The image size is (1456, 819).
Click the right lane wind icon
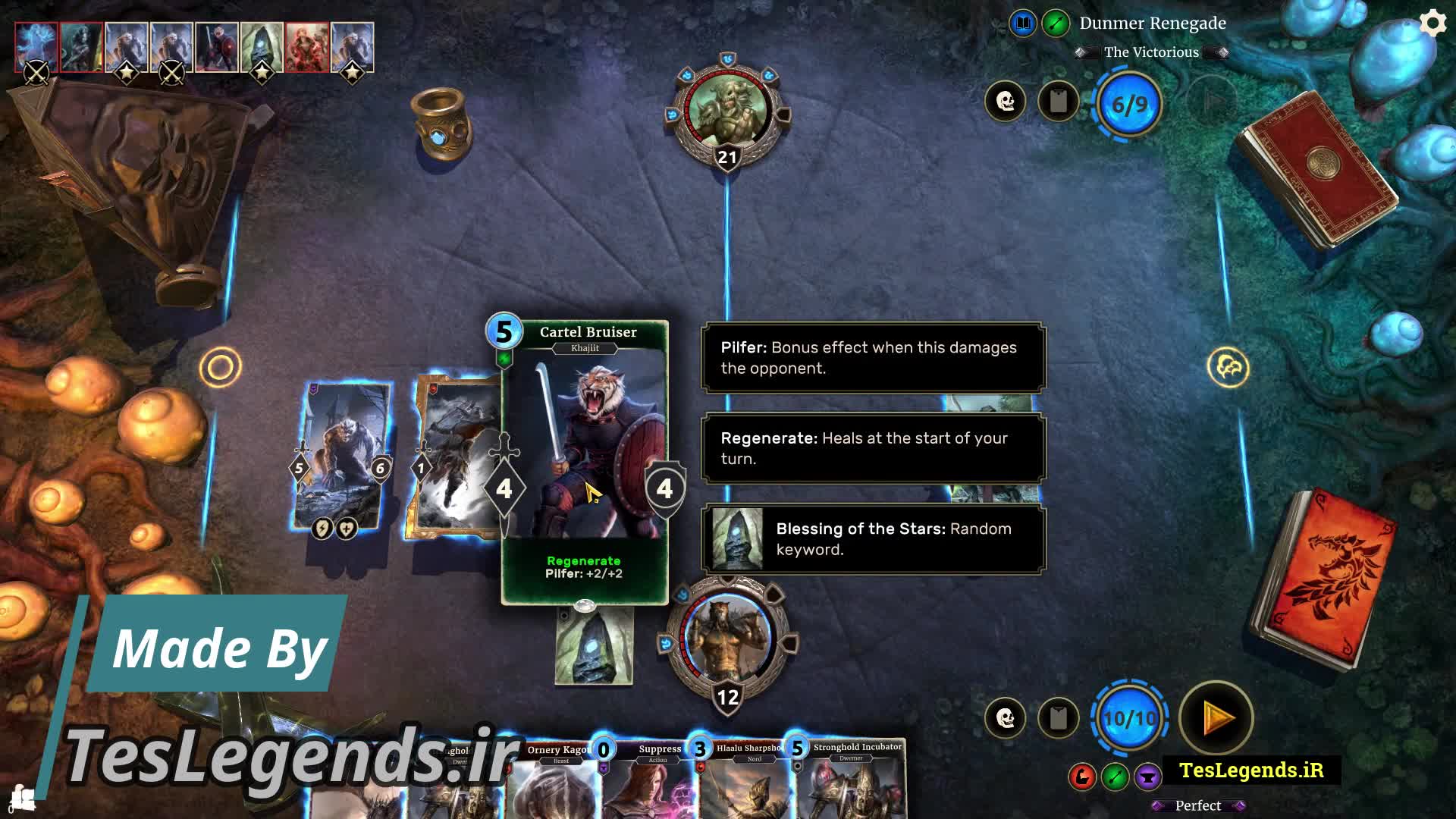pyautogui.click(x=1228, y=368)
